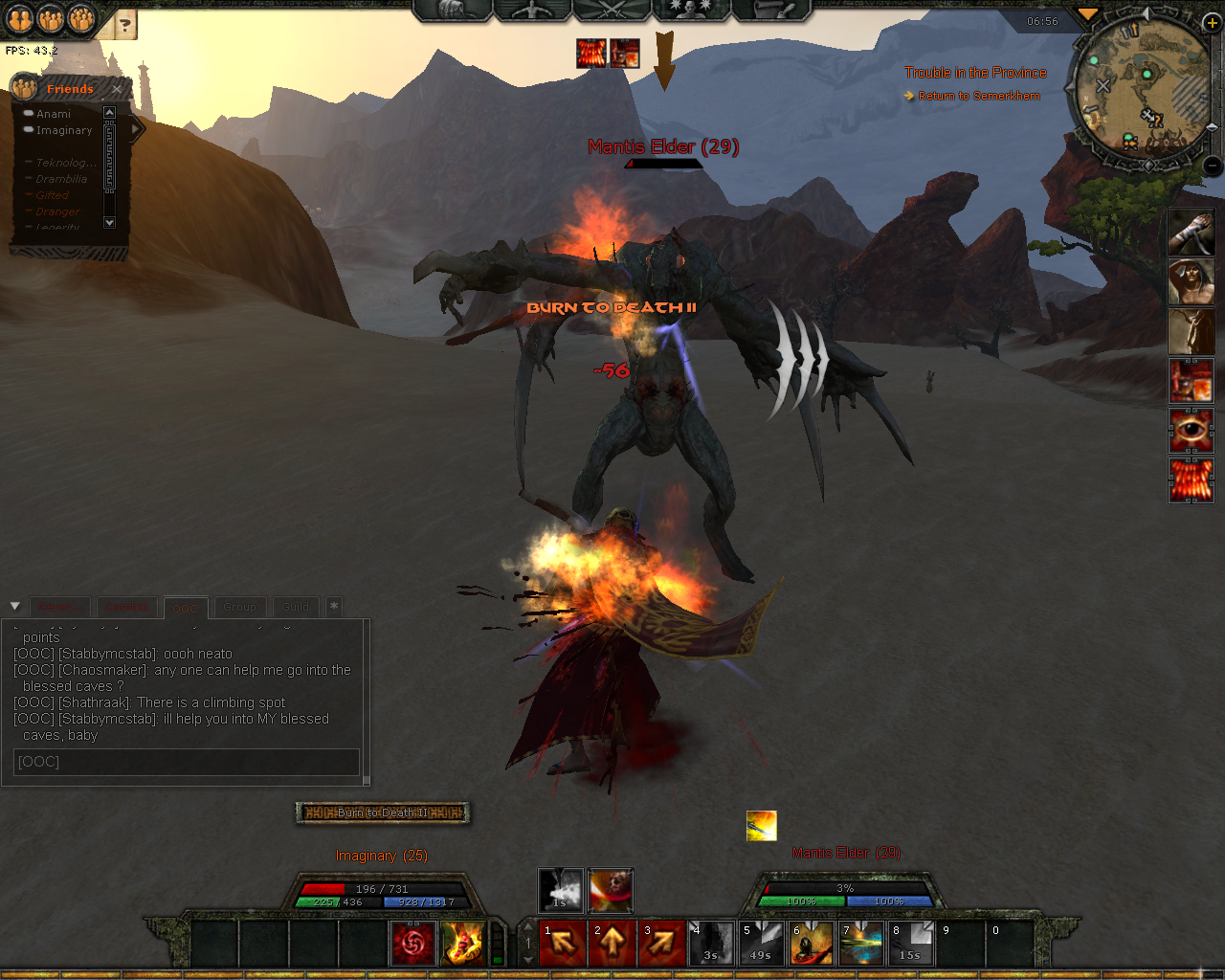The image size is (1225, 980).
Task: Zoom in the minimap with plus button
Action: (x=1212, y=23)
